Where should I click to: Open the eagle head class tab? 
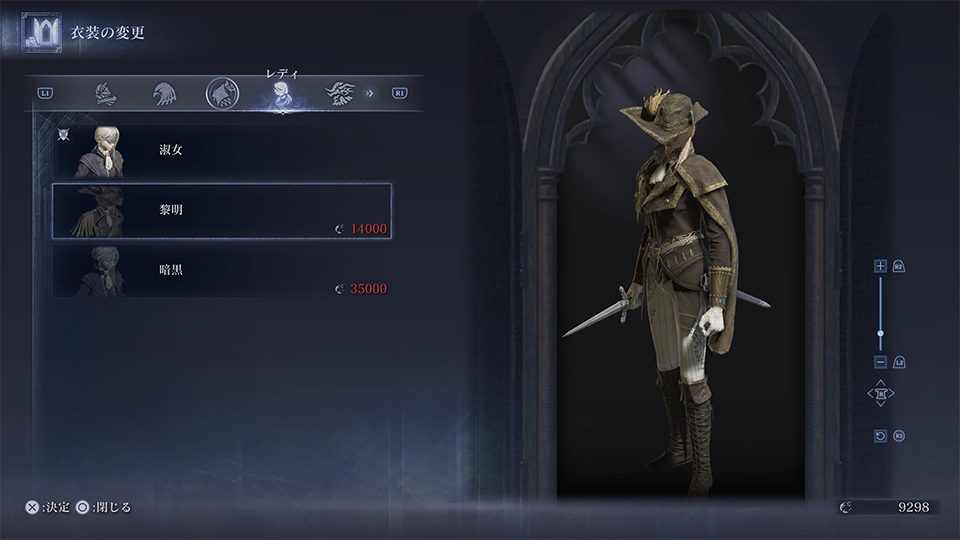(164, 94)
